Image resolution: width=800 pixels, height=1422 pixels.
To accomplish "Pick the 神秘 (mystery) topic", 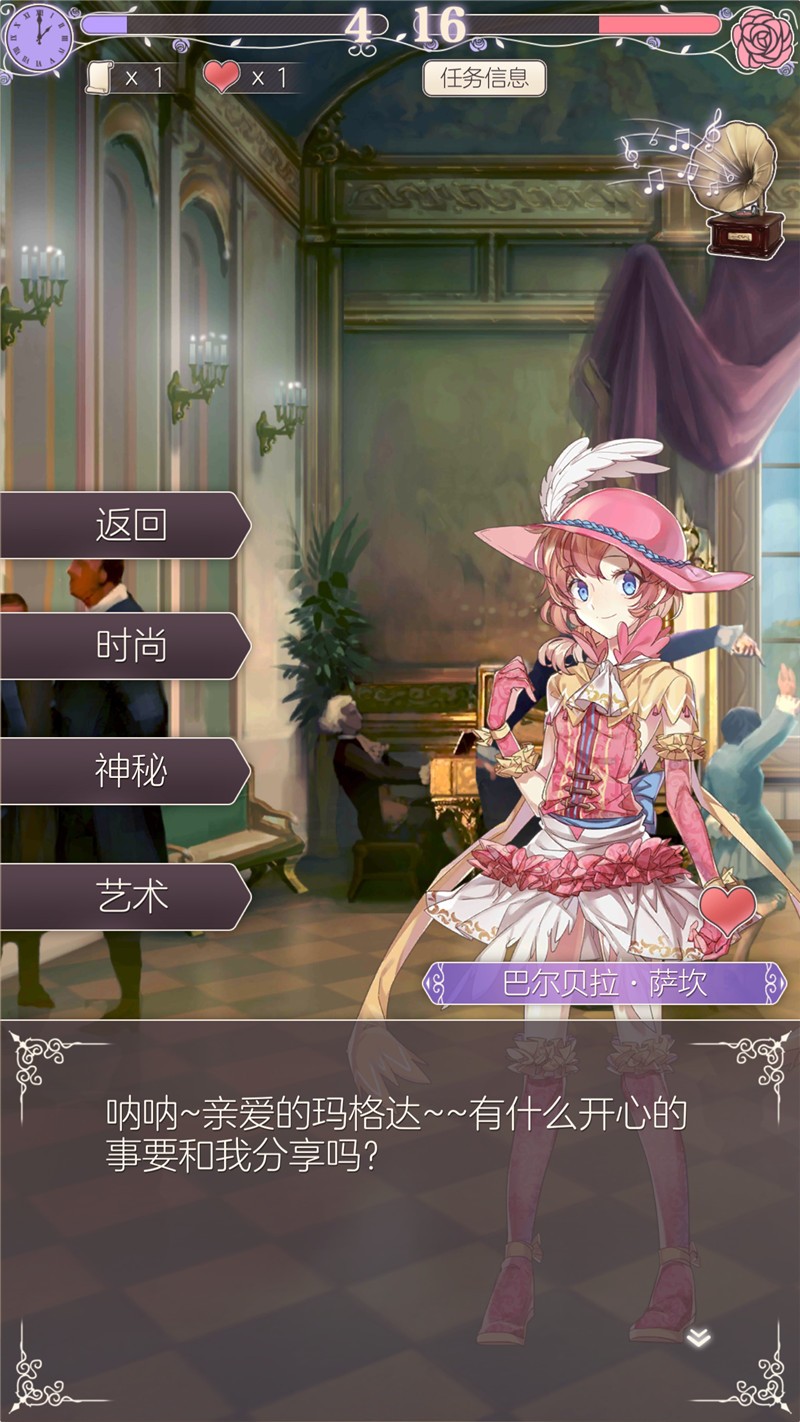I will click(125, 771).
